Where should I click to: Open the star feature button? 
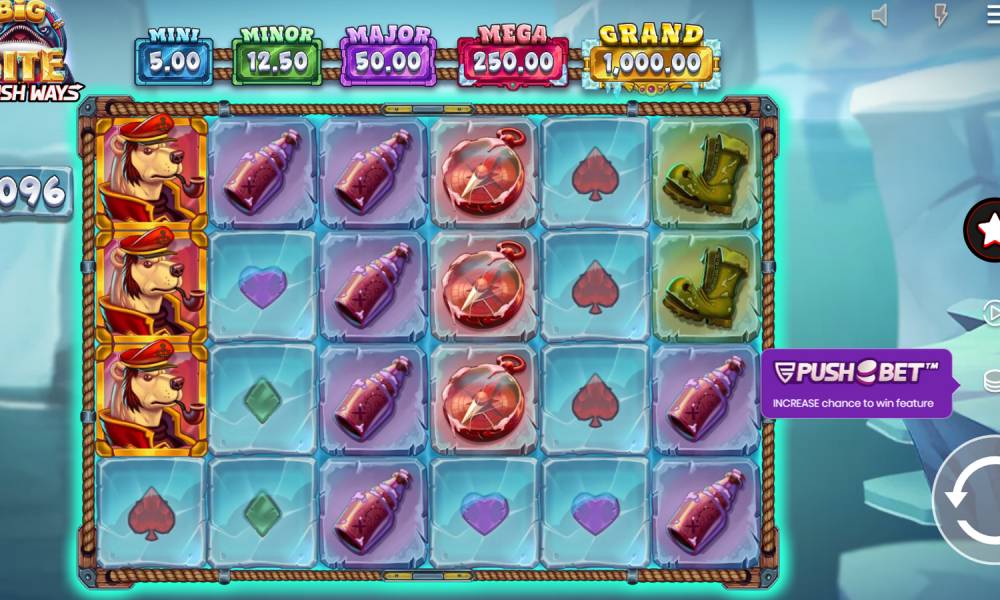[987, 231]
